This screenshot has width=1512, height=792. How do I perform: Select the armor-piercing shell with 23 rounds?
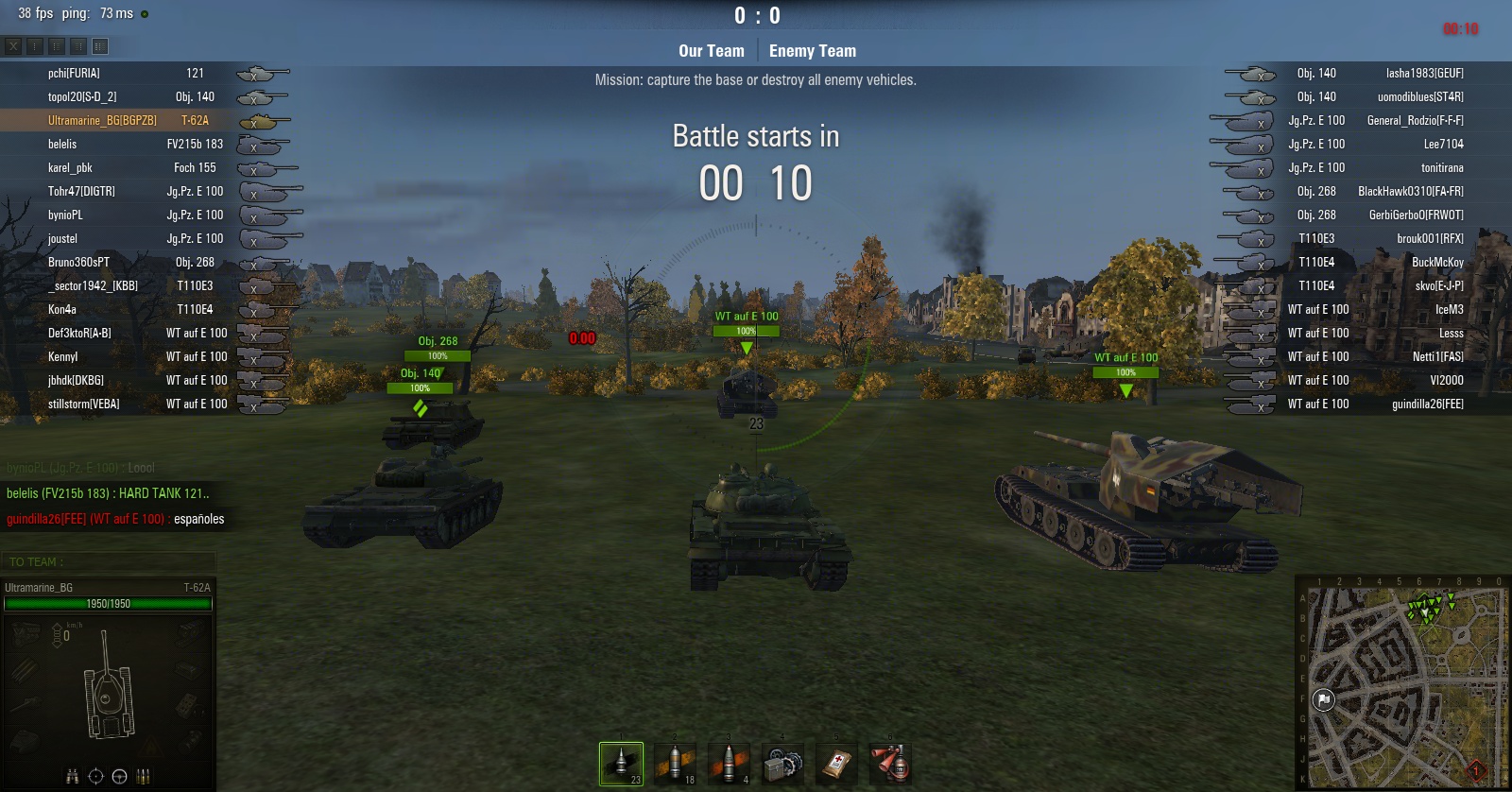[621, 763]
